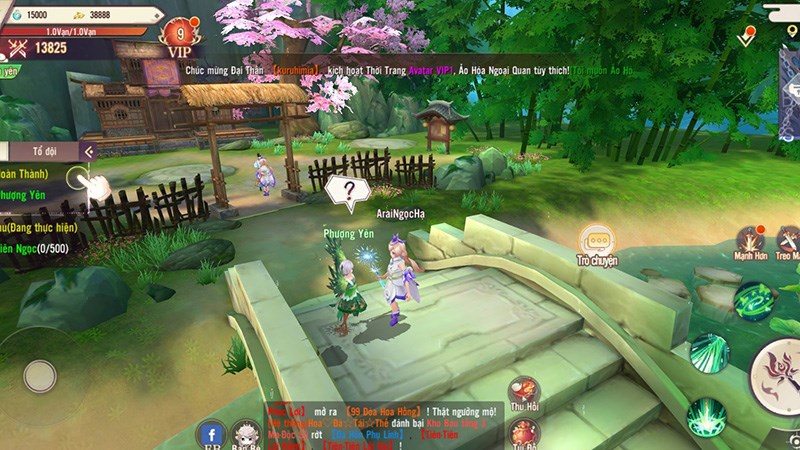The image size is (800, 450).
Task: Open the VIP 9 badge
Action: point(179,35)
